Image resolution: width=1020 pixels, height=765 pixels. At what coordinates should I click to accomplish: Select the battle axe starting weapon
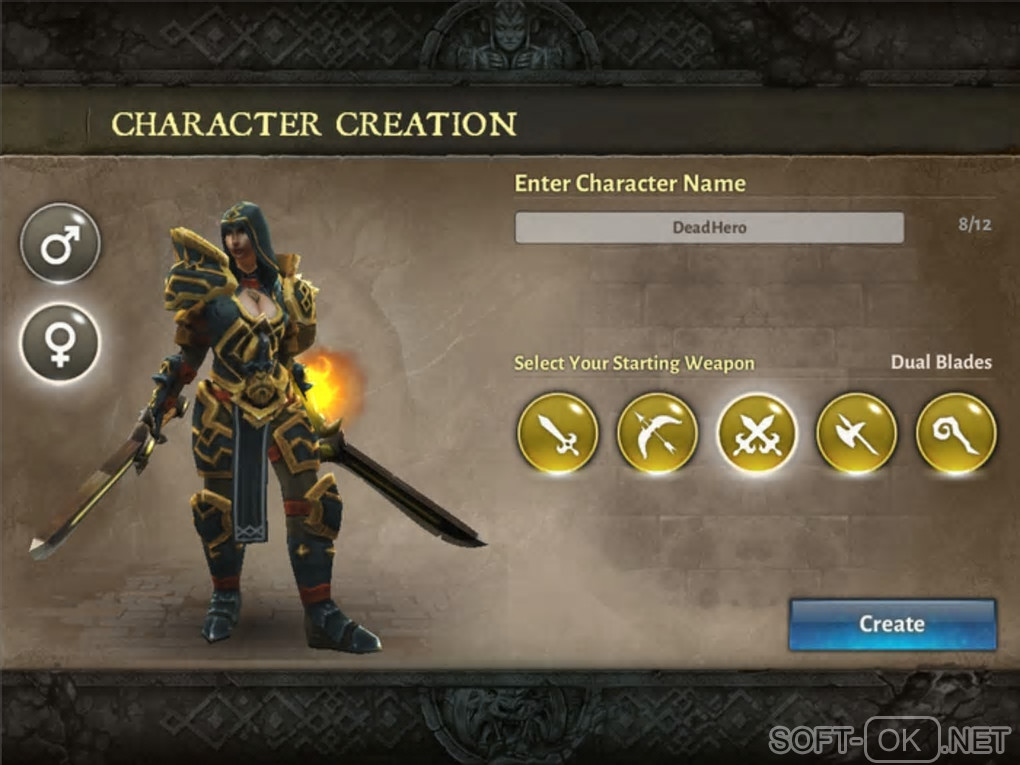(856, 433)
